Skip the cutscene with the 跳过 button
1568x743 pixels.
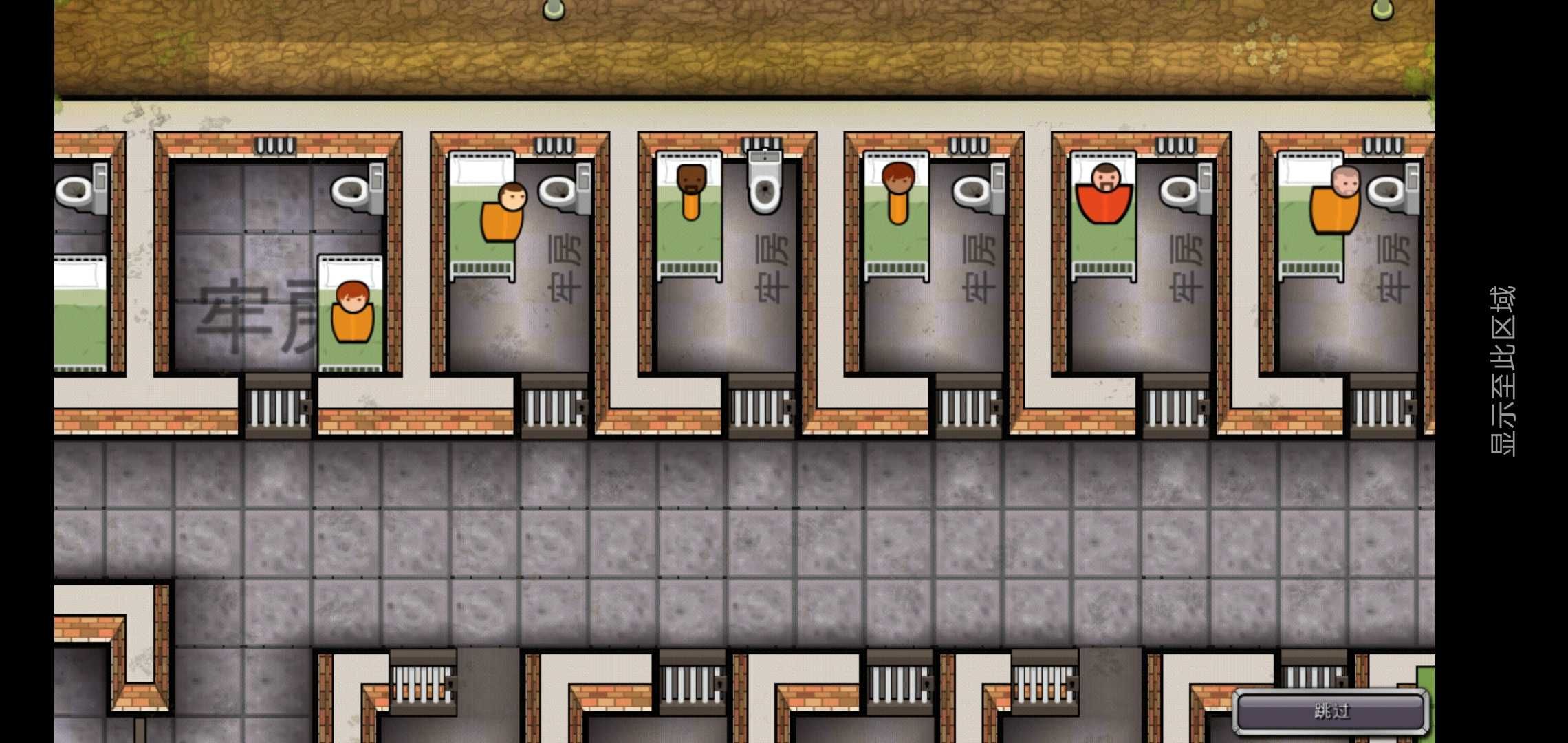click(x=1331, y=711)
